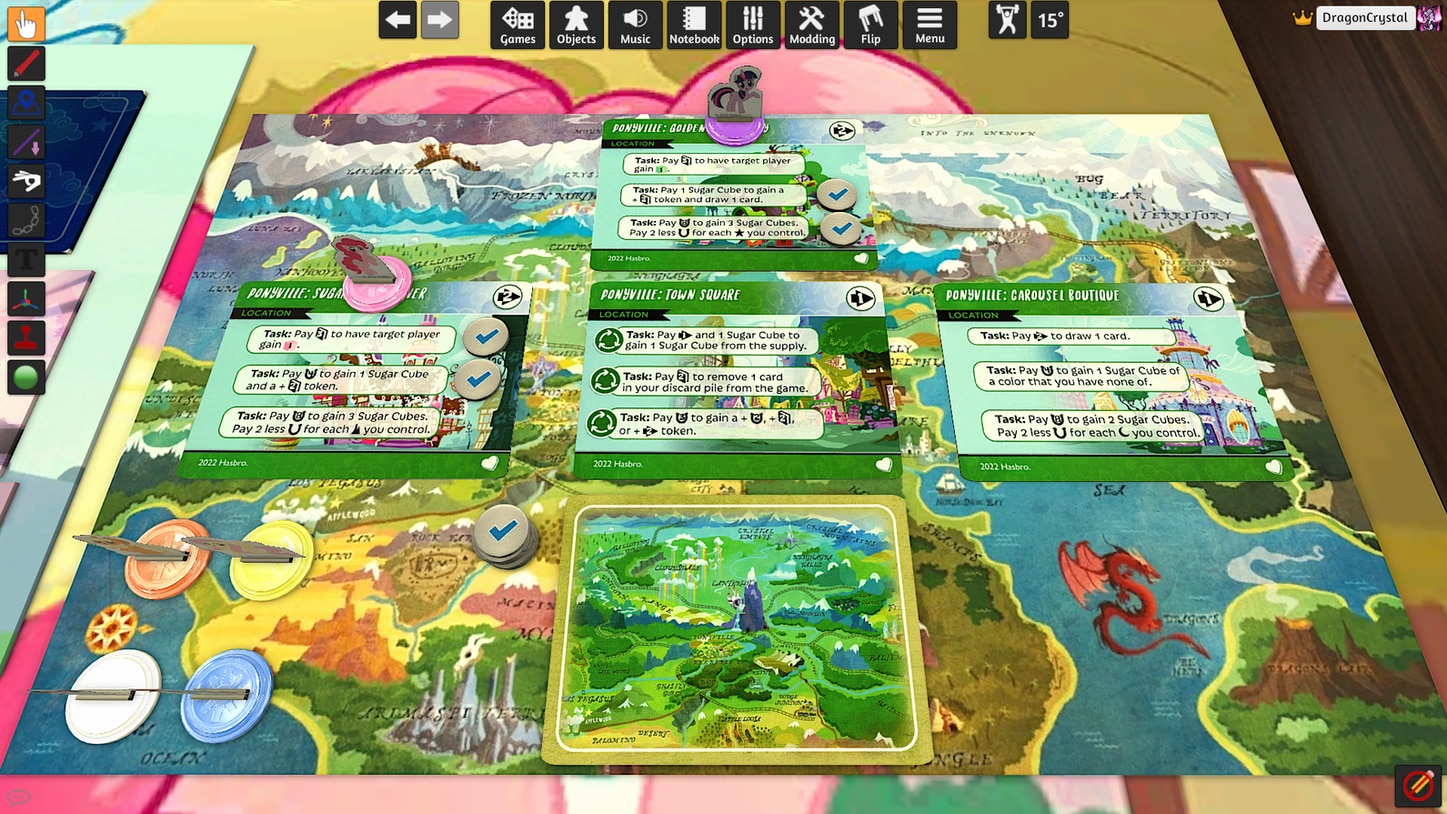The image size is (1447, 814).
Task: Open the Games menu
Action: click(x=517, y=24)
